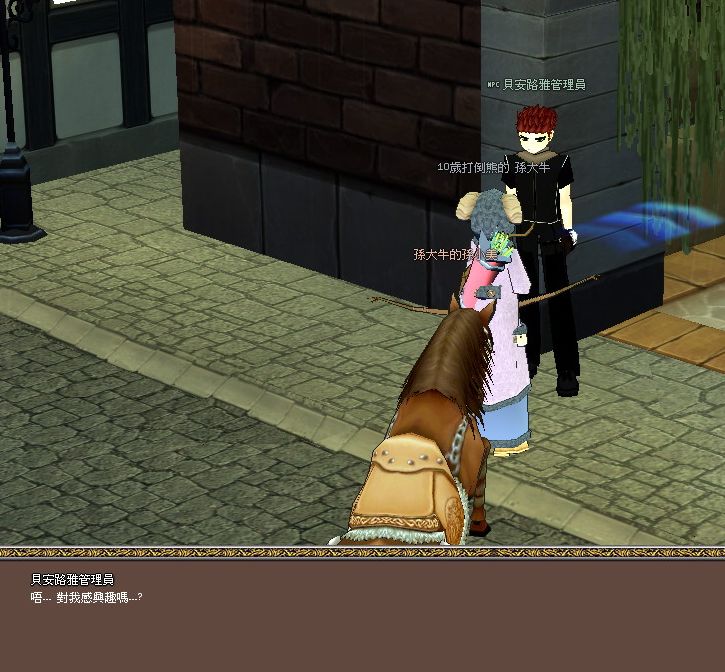Screen dimensions: 725x672
Task: Advance the 貝安路雅管理員 dialogue box
Action: coord(362,614)
